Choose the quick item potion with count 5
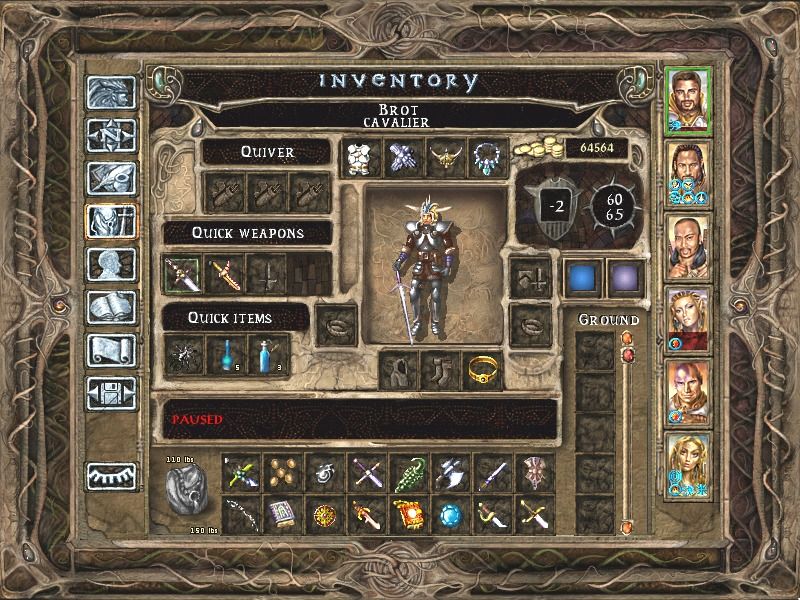800x600 pixels. pos(226,352)
